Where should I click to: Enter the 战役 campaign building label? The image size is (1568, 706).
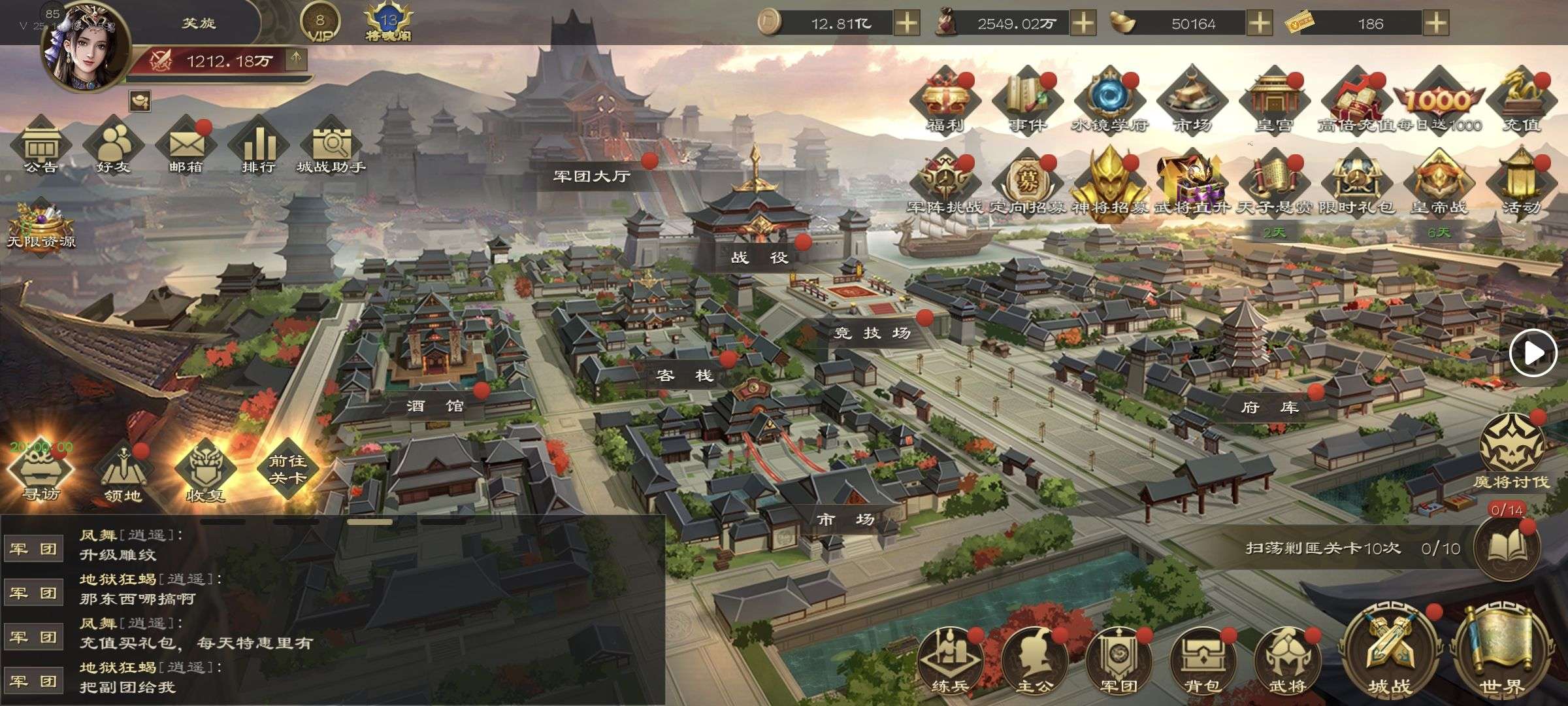tap(759, 258)
